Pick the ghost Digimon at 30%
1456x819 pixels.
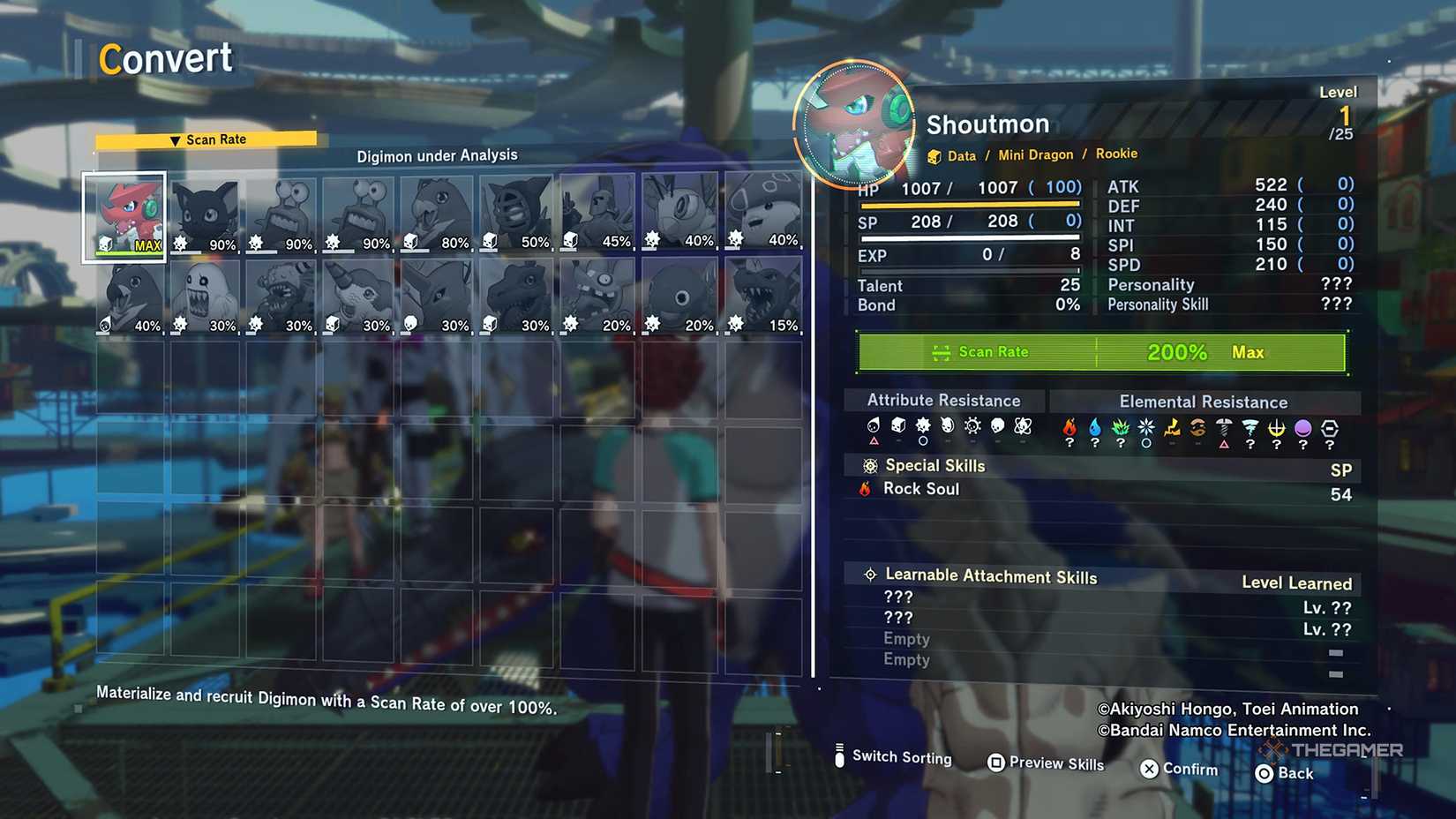205,297
